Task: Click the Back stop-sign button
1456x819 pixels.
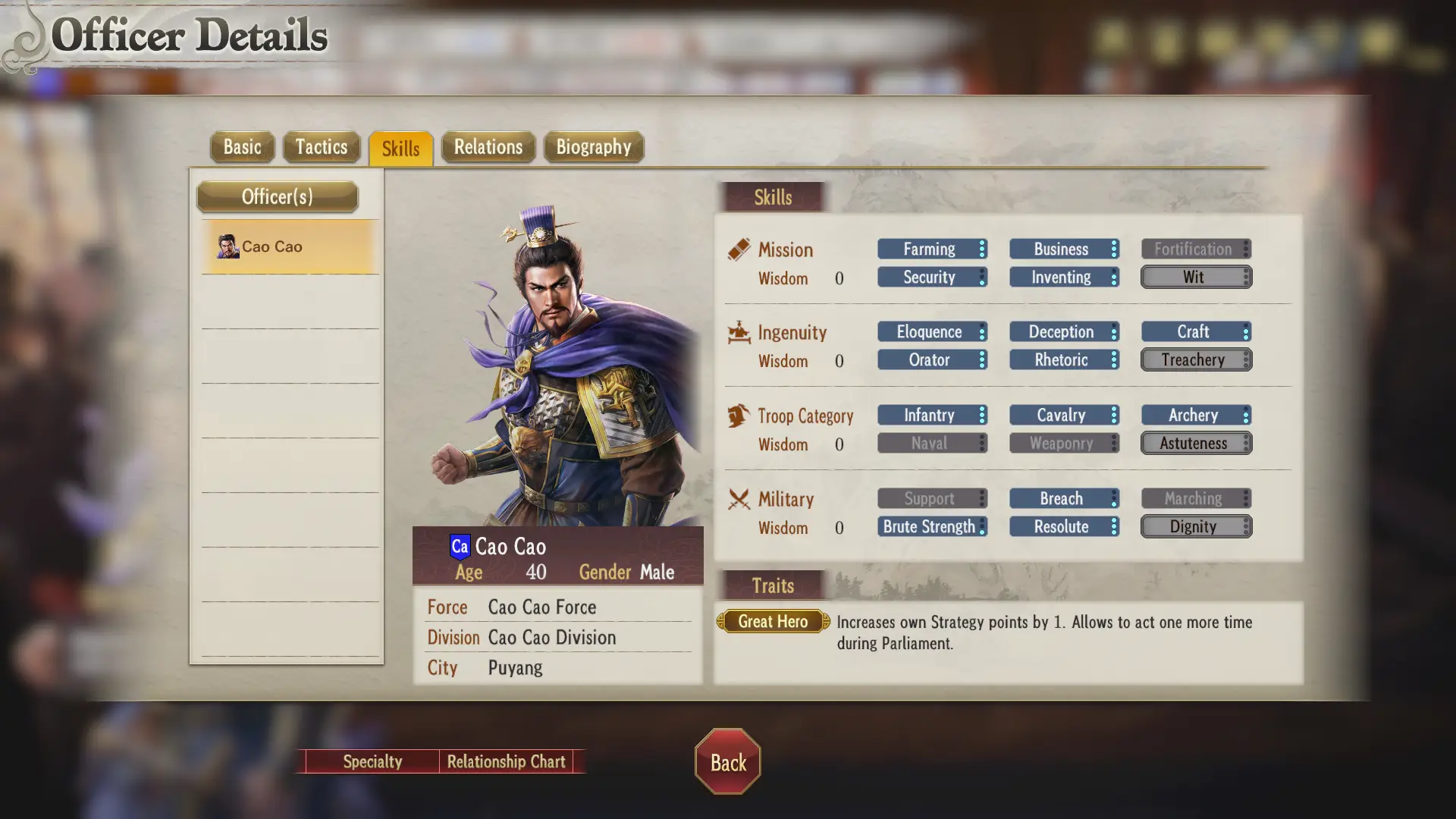Action: point(726,762)
